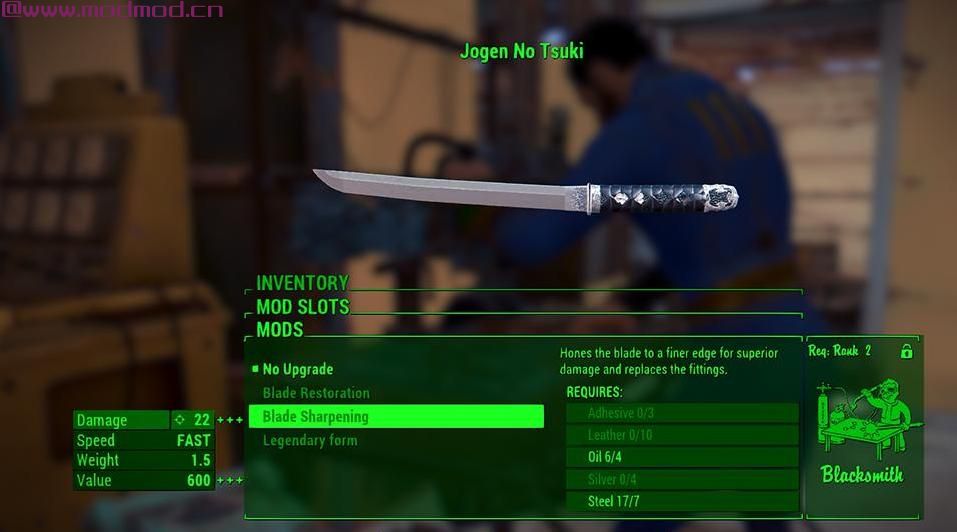The image size is (957, 532).
Task: Click the Leather 0/10 requirement row
Action: click(x=682, y=435)
